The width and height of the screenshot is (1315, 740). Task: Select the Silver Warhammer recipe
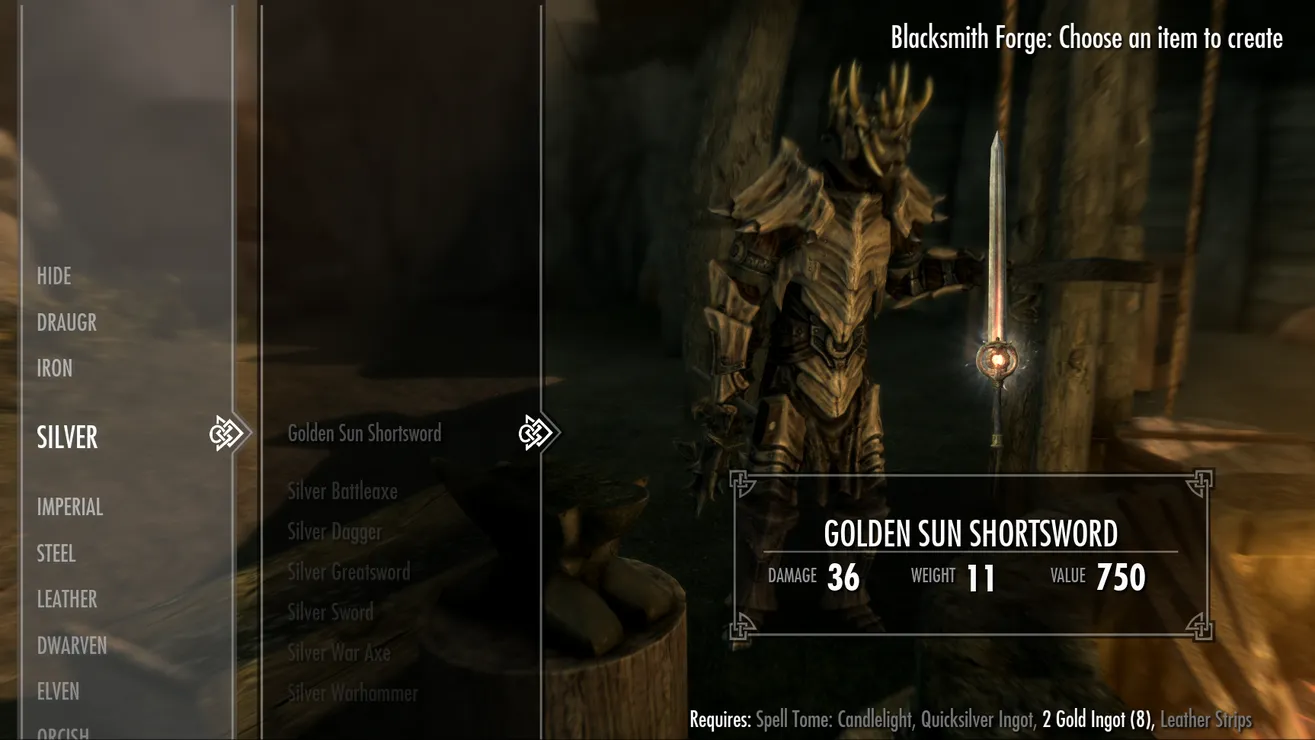[352, 693]
